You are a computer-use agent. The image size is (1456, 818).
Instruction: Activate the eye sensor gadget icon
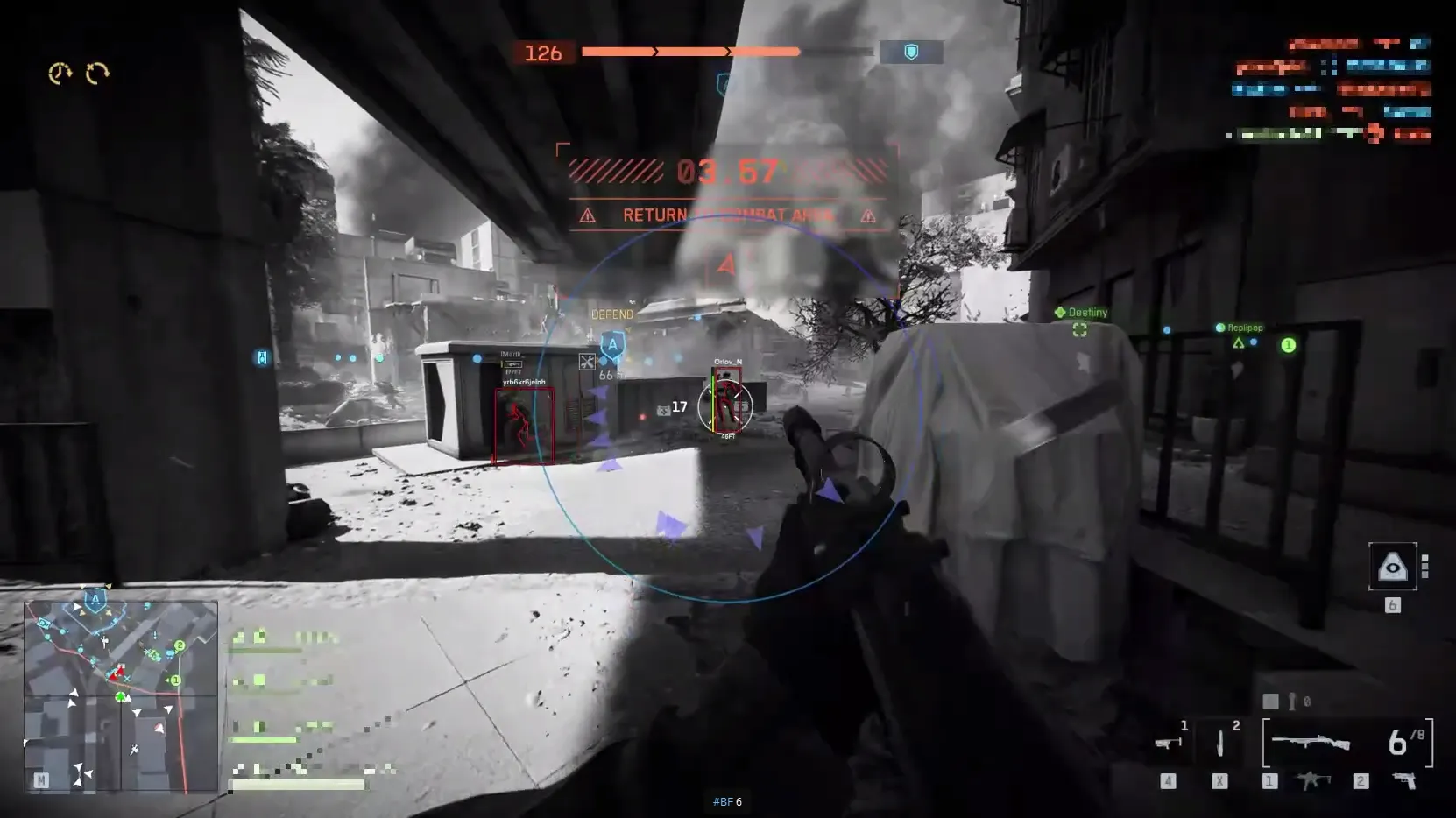(1392, 568)
